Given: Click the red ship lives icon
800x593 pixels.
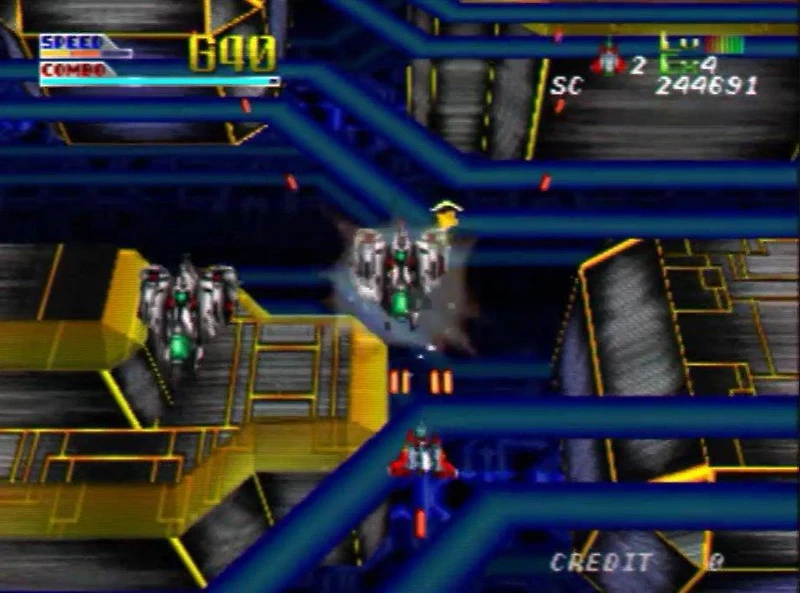Looking at the screenshot, I should 607,60.
